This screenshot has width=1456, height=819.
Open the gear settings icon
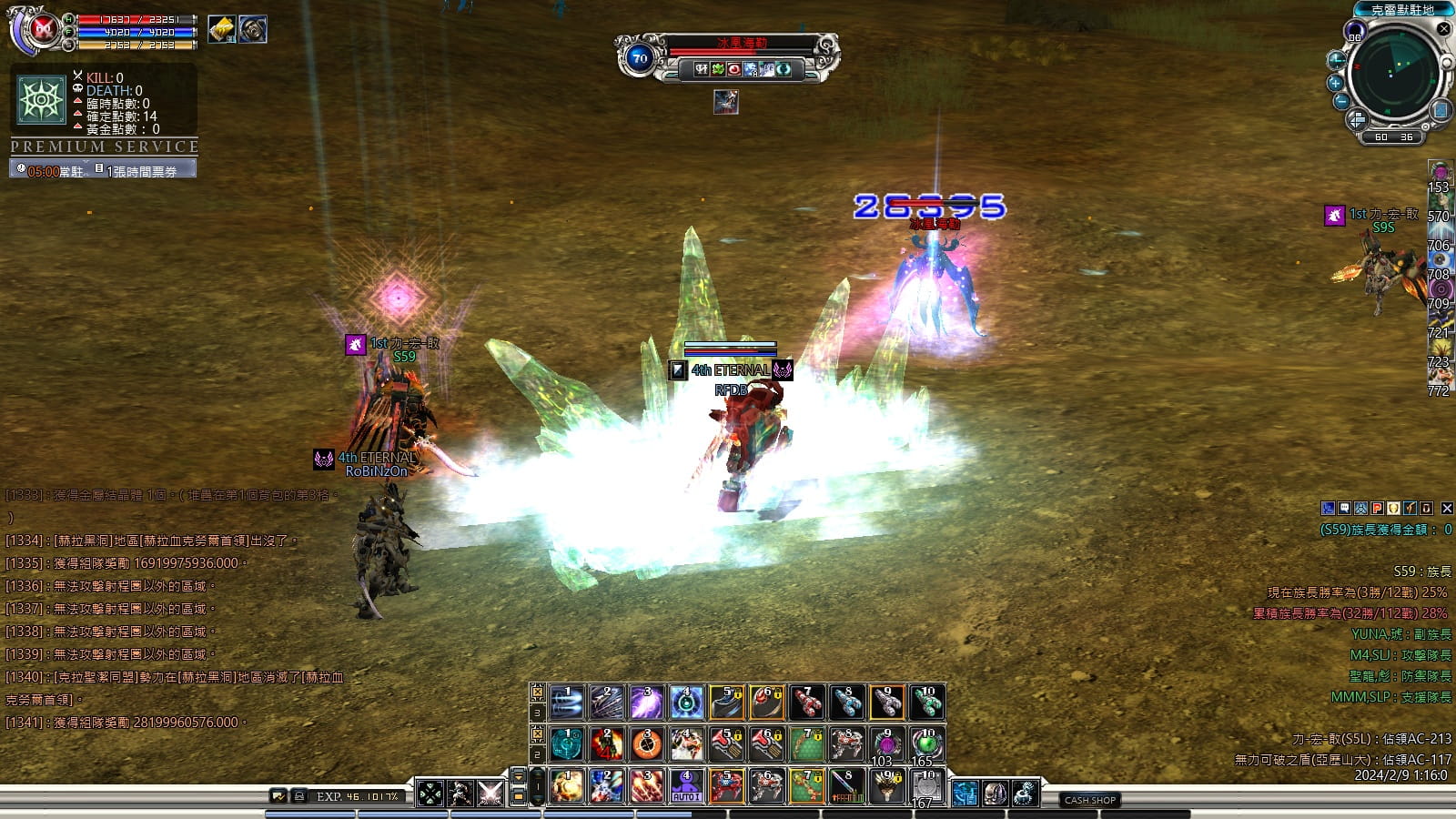(1026, 794)
